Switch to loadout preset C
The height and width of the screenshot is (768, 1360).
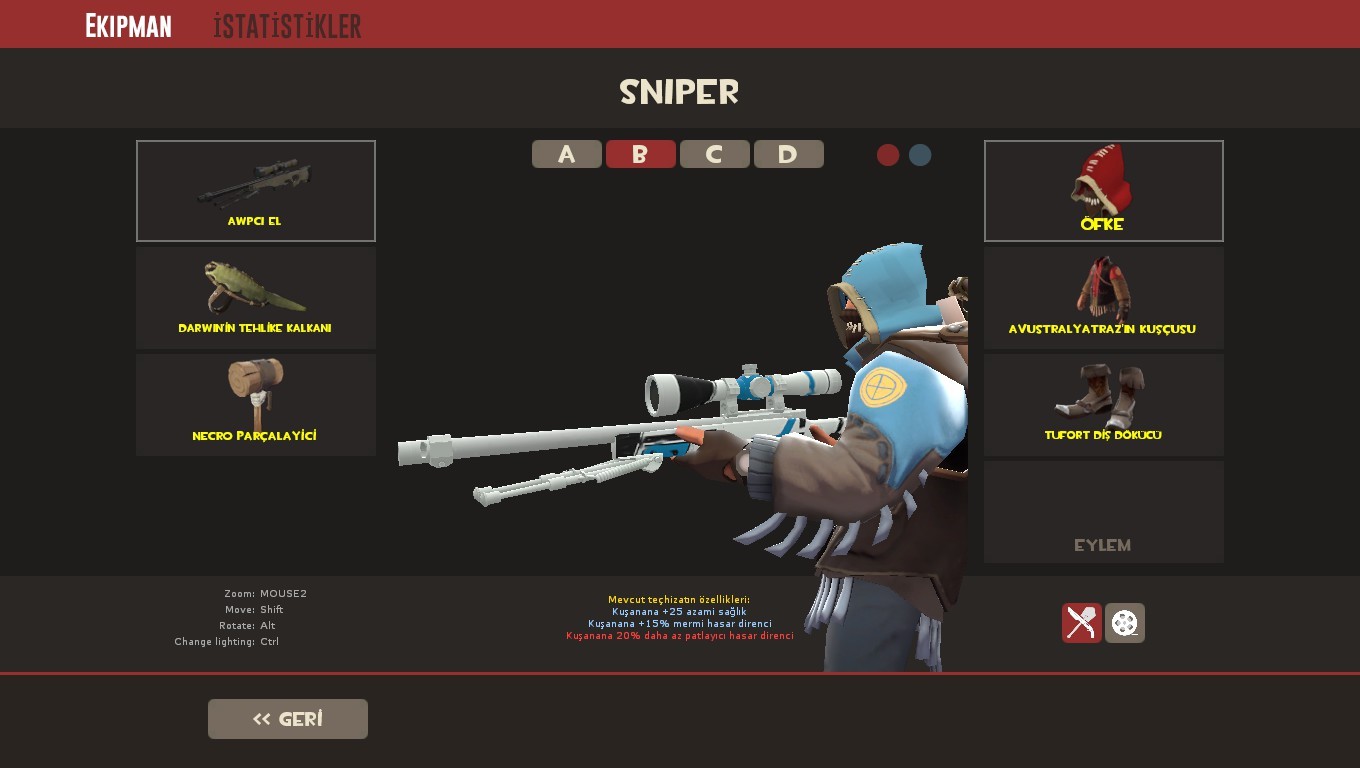(x=715, y=154)
